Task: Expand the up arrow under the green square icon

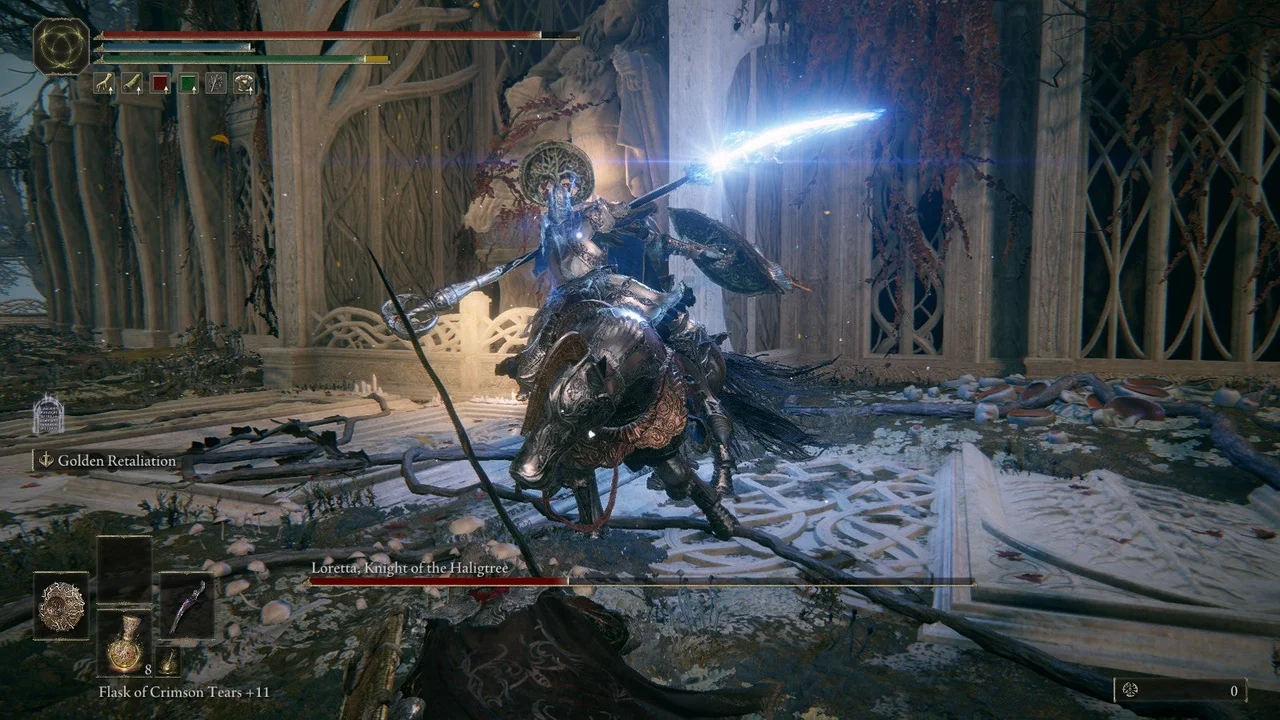Action: coord(194,91)
